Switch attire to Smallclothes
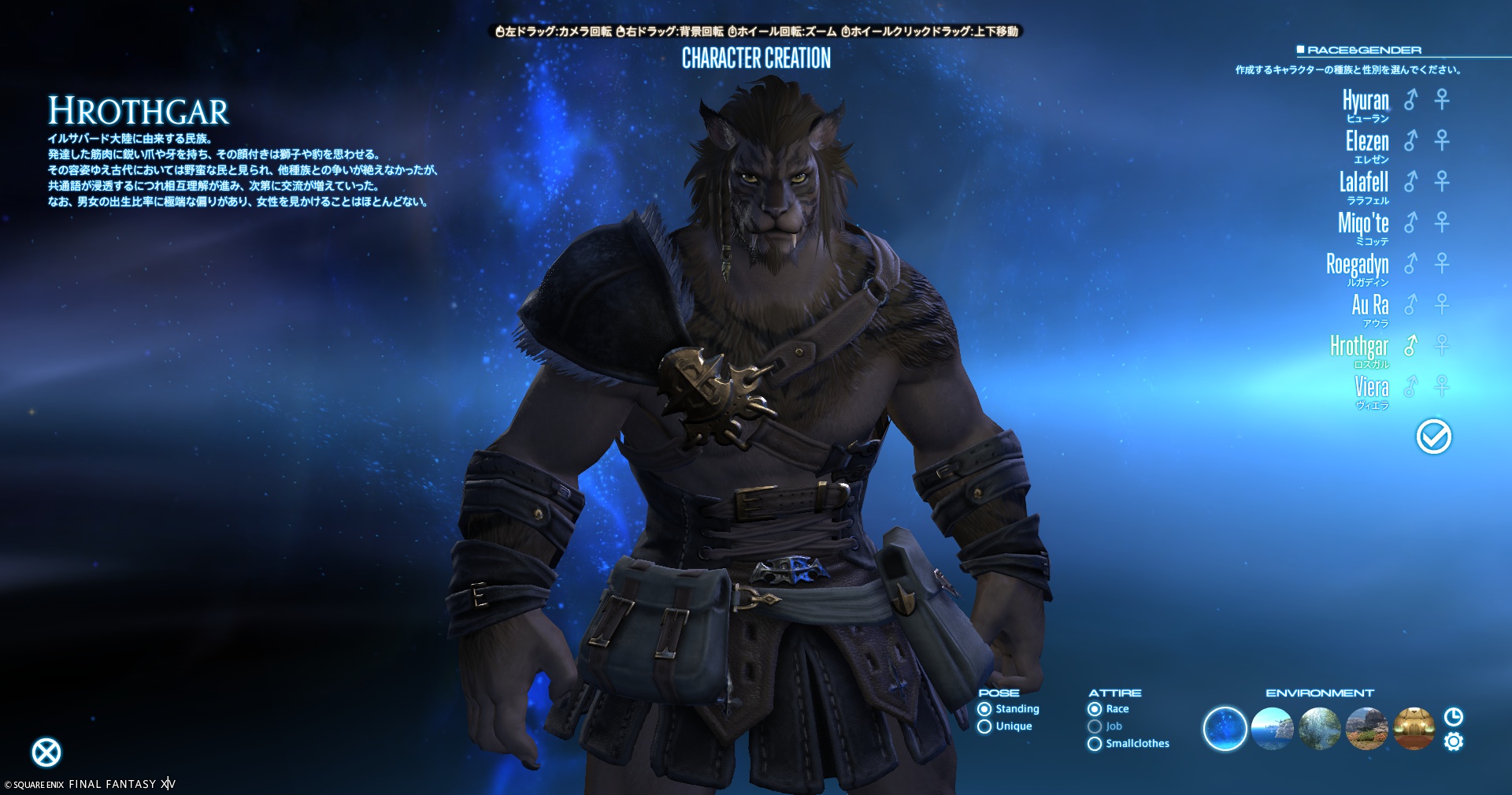This screenshot has height=795, width=1512. [1095, 744]
